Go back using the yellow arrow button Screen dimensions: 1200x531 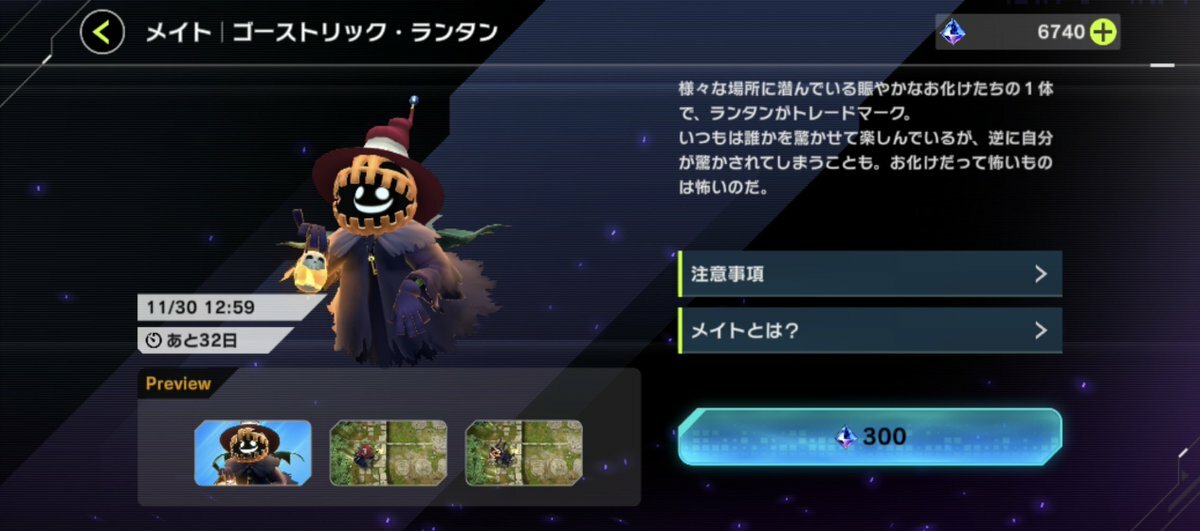click(102, 33)
